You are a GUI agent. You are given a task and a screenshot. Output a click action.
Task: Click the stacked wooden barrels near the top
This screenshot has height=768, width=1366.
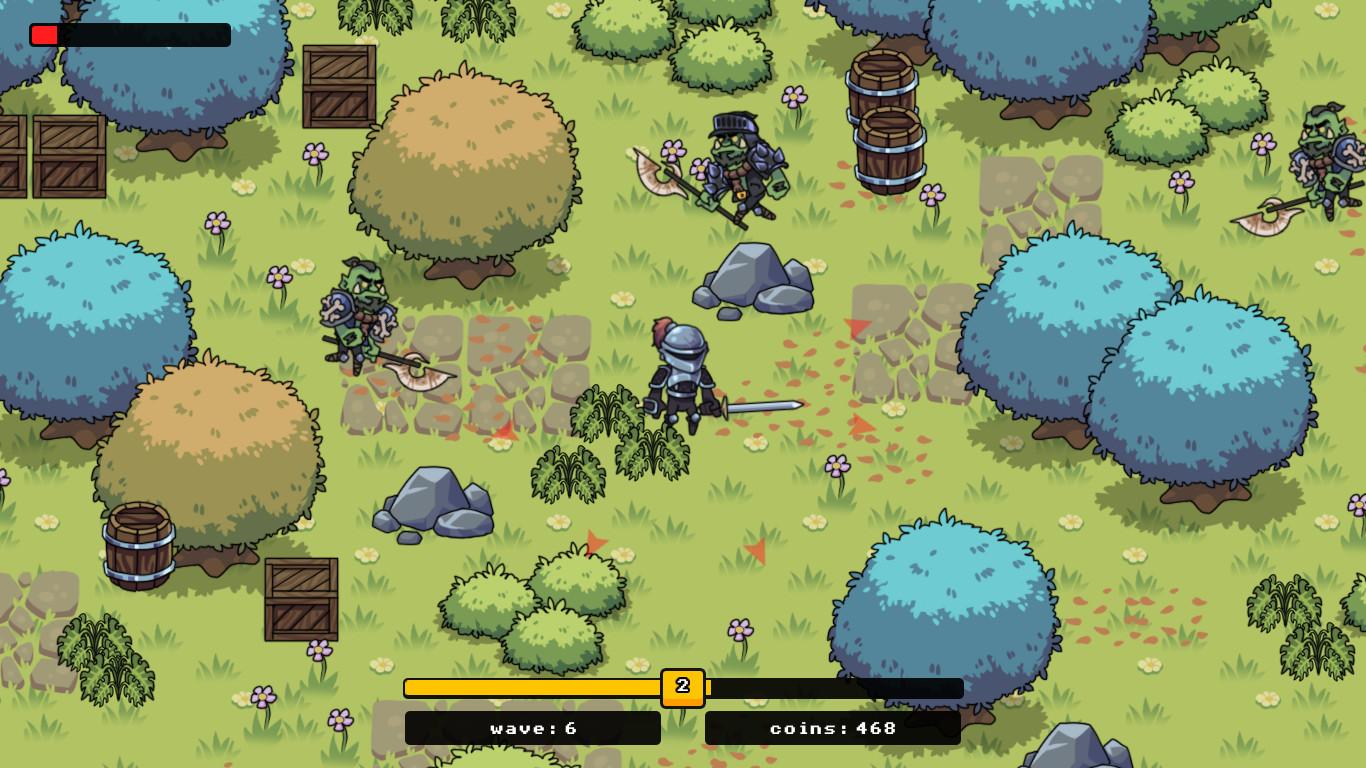pyautogui.click(x=883, y=120)
